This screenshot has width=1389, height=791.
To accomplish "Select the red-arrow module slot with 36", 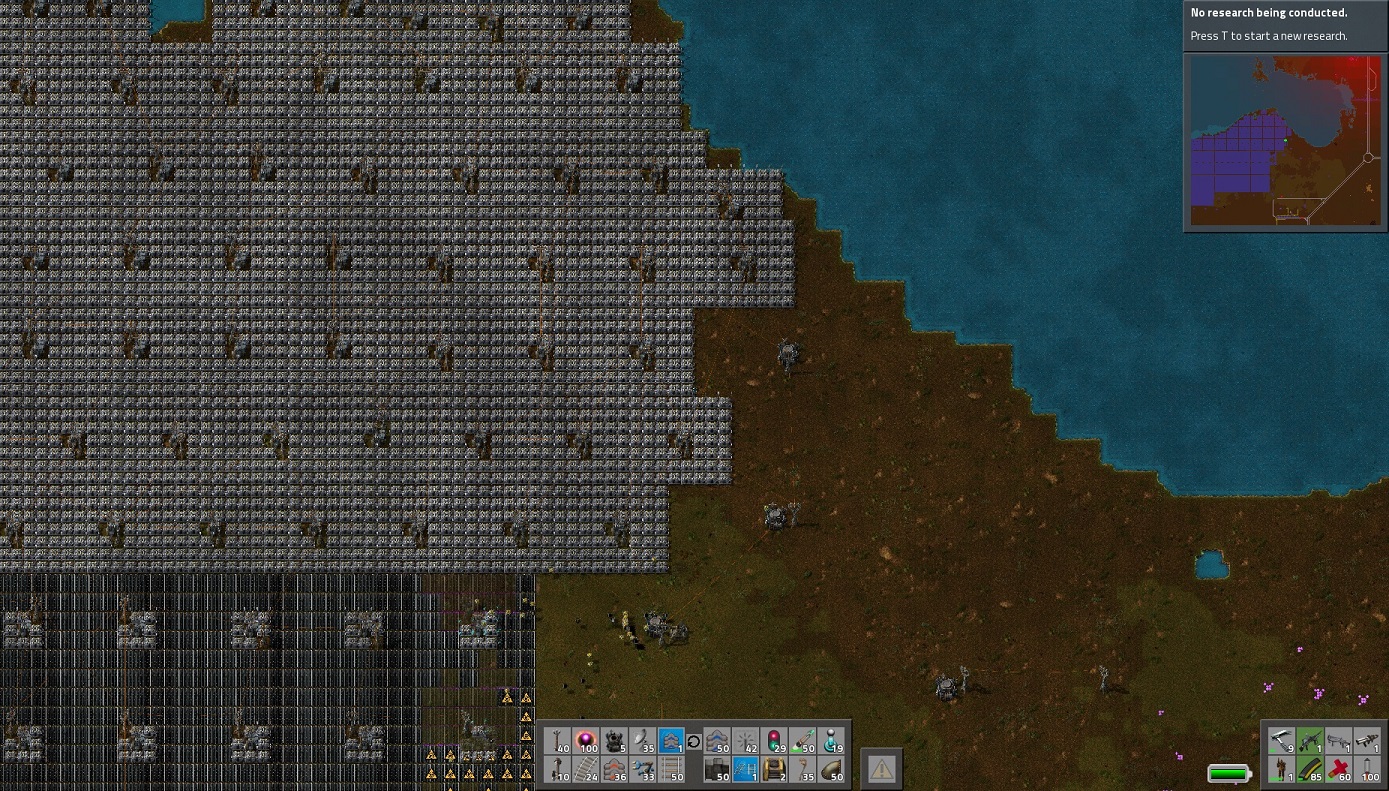I will coord(615,769).
